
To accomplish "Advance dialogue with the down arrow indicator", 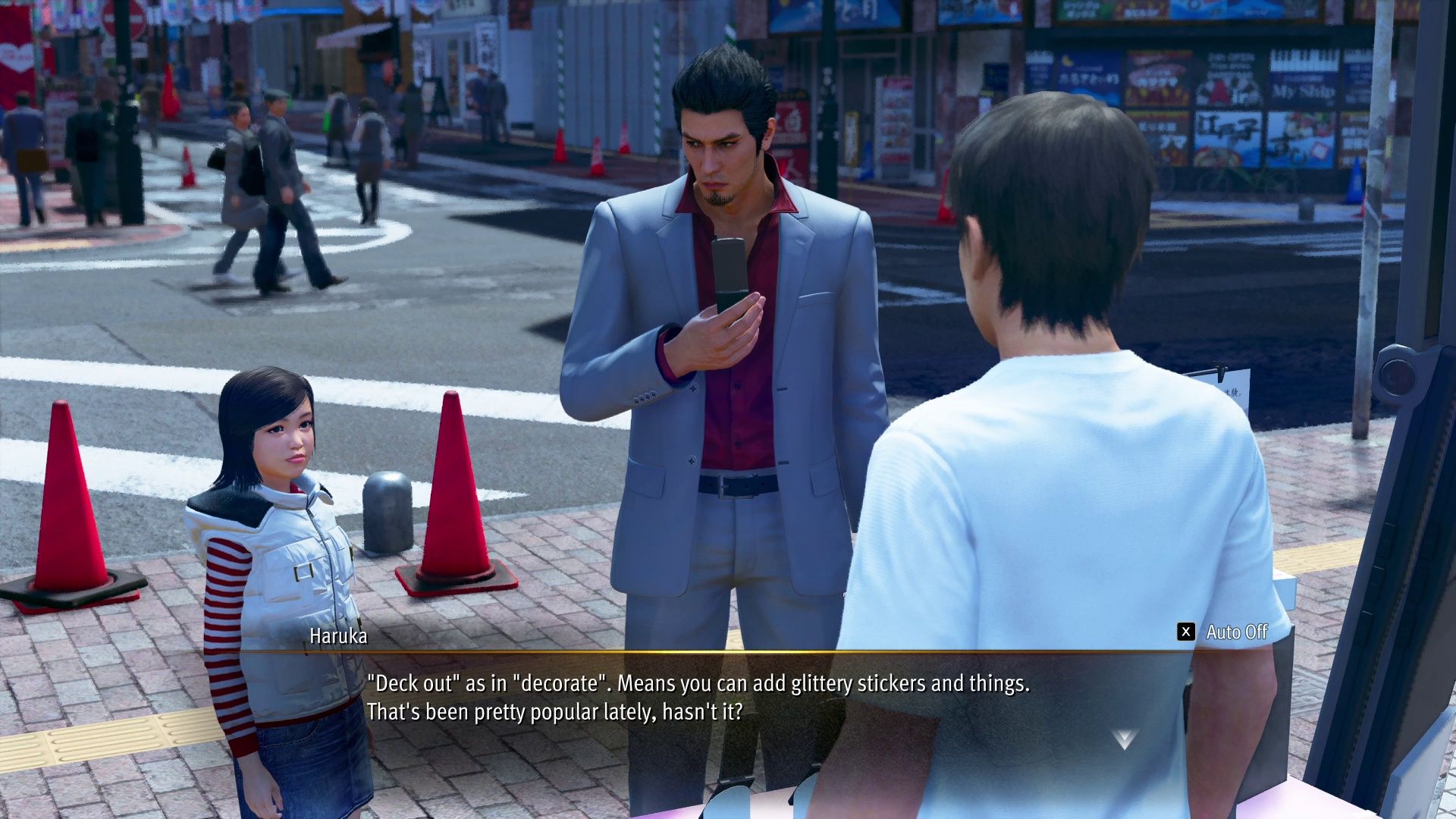I will point(1124,739).
